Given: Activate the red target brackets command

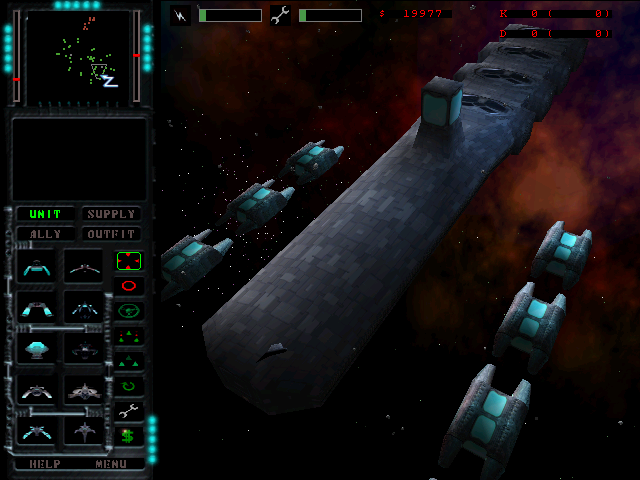Looking at the screenshot, I should click(129, 261).
